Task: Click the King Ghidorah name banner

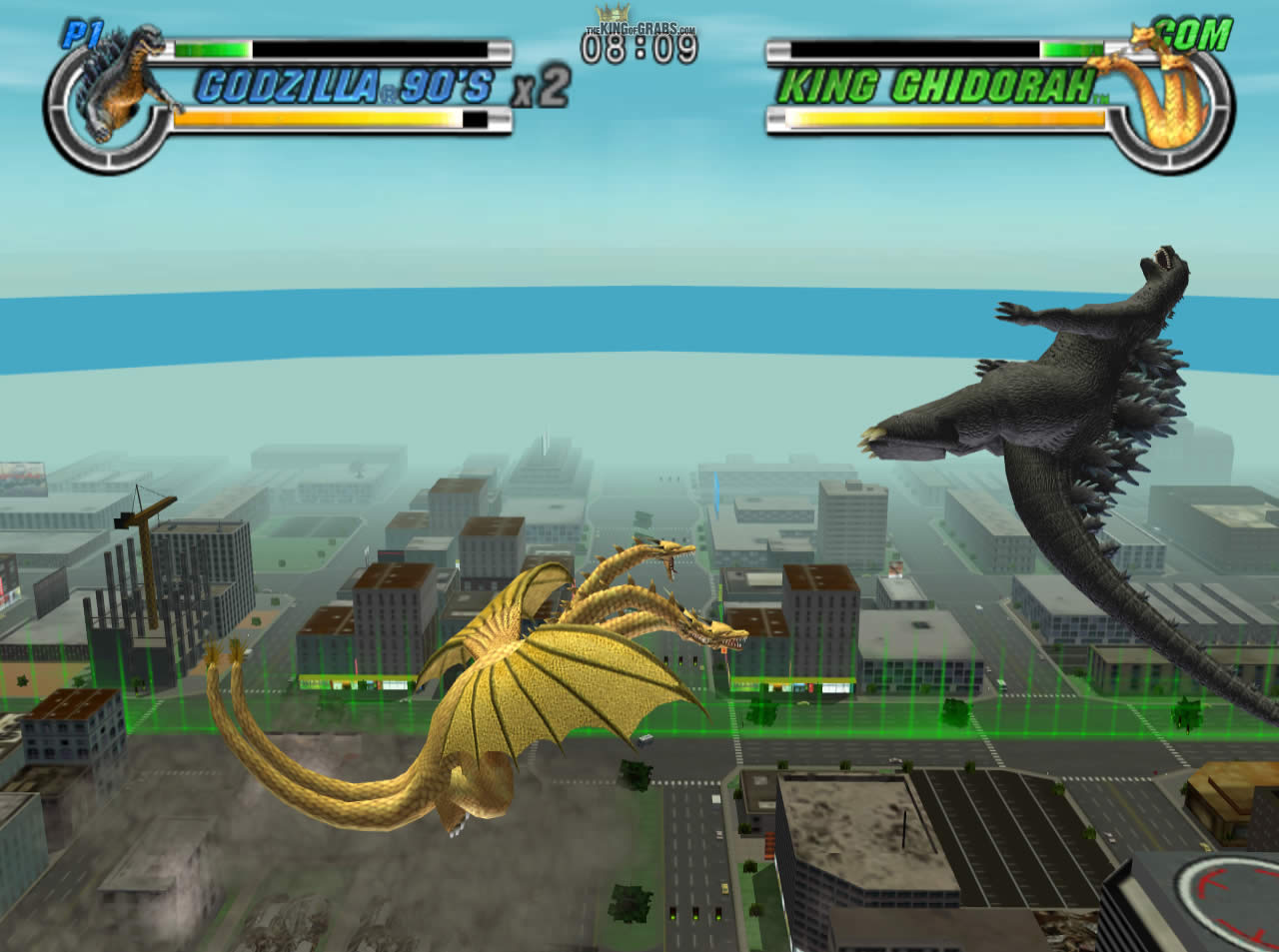Action: [939, 85]
